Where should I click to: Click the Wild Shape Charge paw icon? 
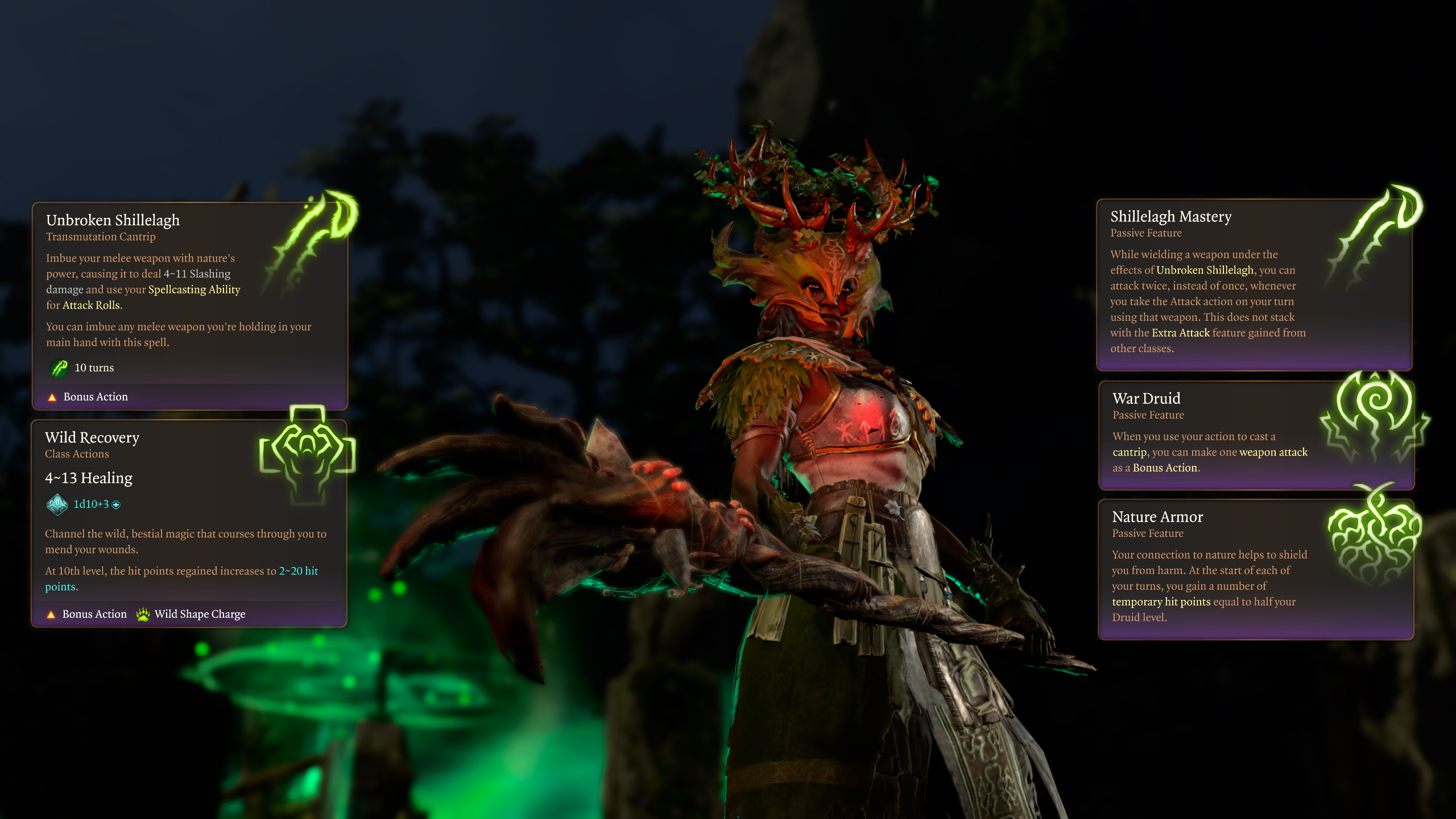click(x=143, y=614)
